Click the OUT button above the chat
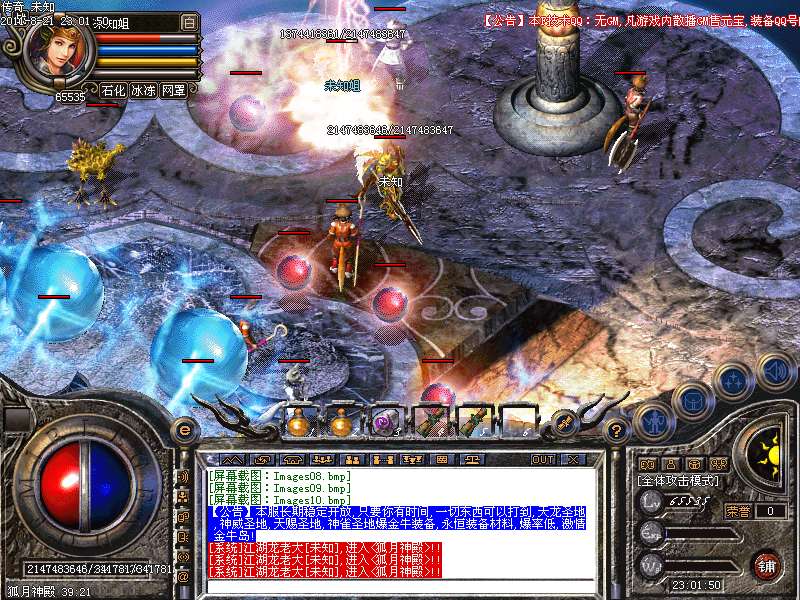This screenshot has width=800, height=600. (x=542, y=459)
